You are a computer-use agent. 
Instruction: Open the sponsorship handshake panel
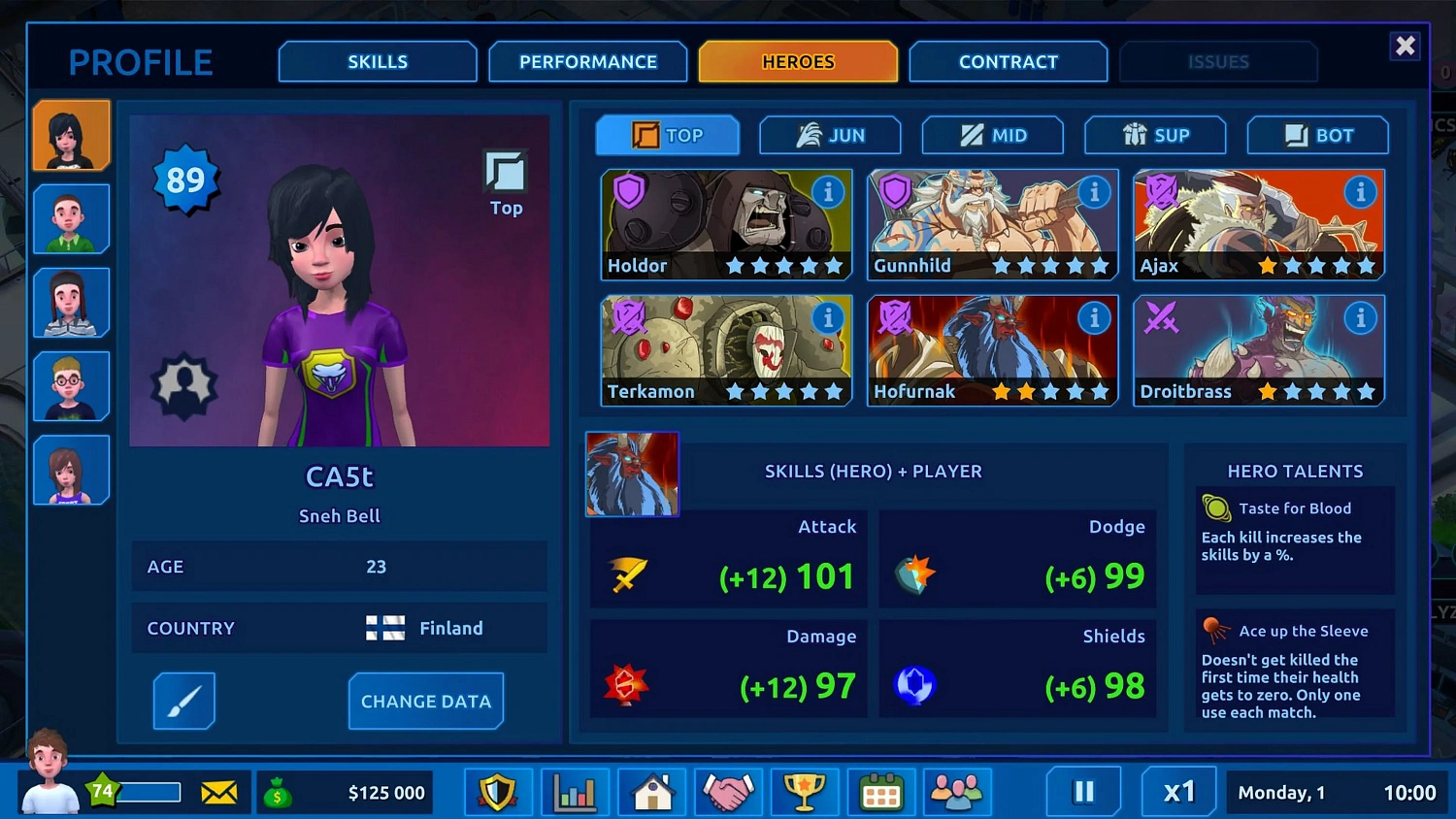(x=727, y=792)
